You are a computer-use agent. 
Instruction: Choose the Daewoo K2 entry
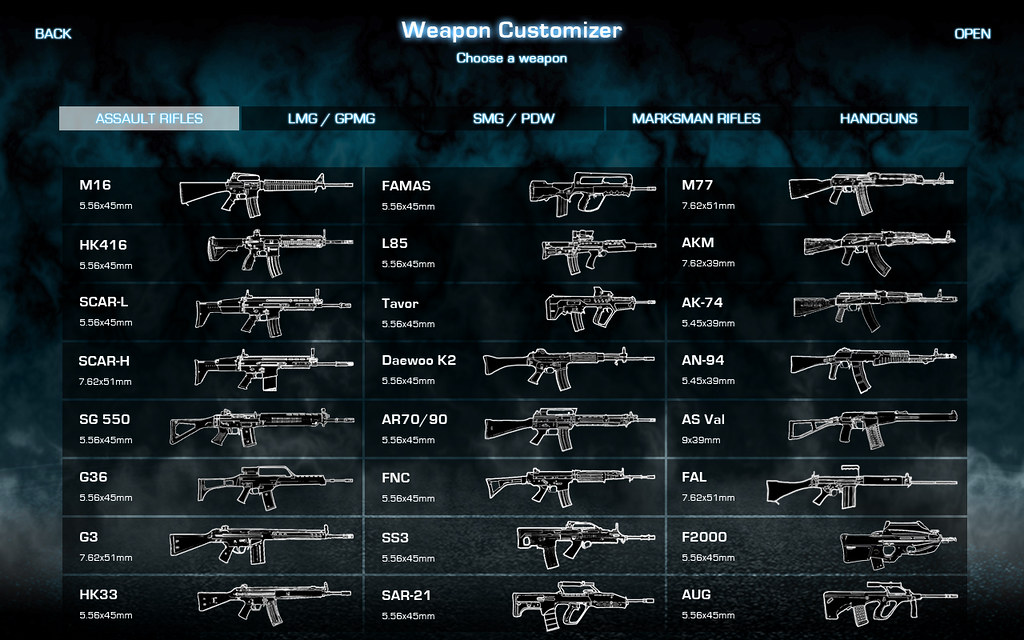coord(515,369)
